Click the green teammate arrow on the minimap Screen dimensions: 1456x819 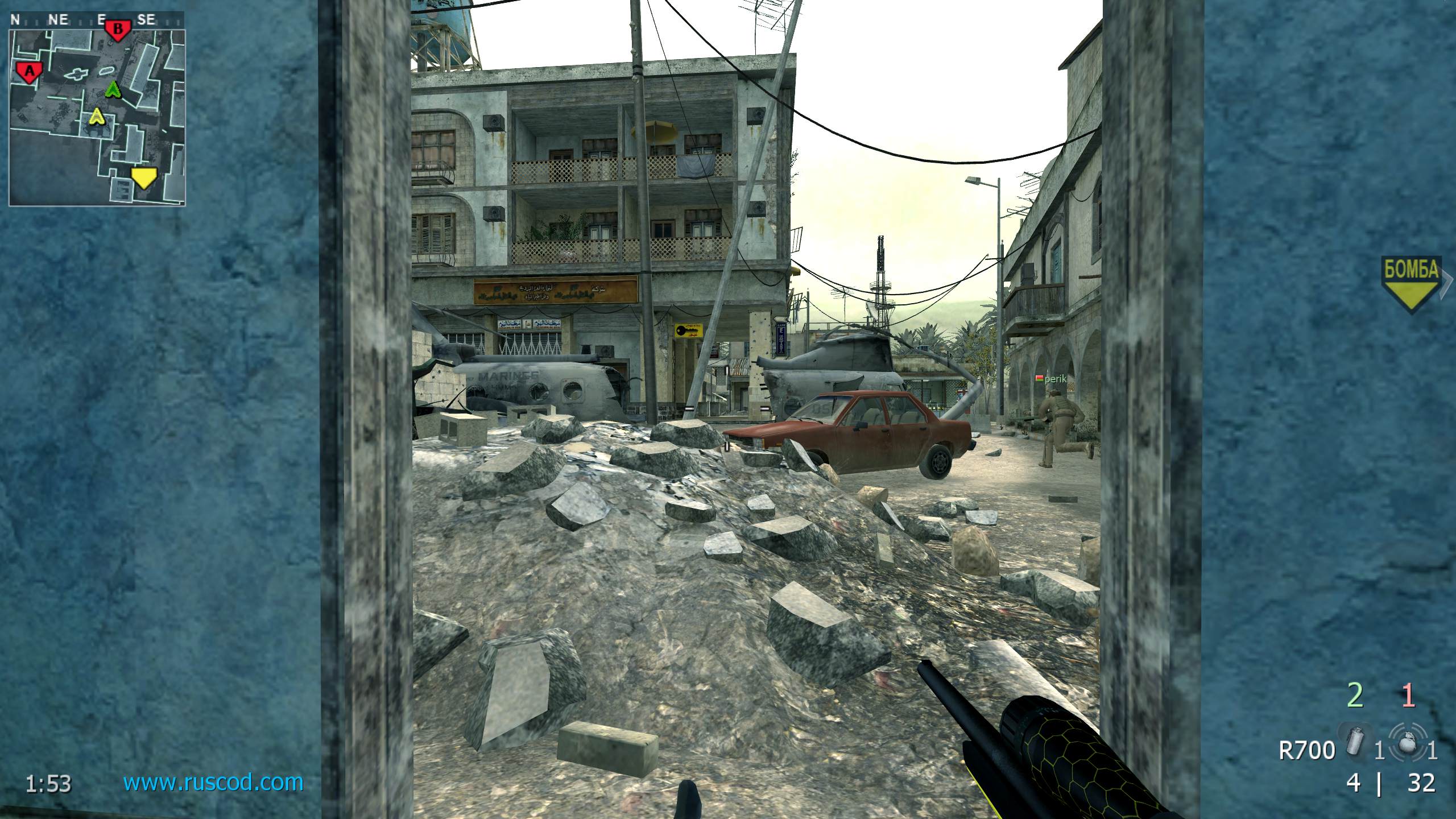[114, 89]
